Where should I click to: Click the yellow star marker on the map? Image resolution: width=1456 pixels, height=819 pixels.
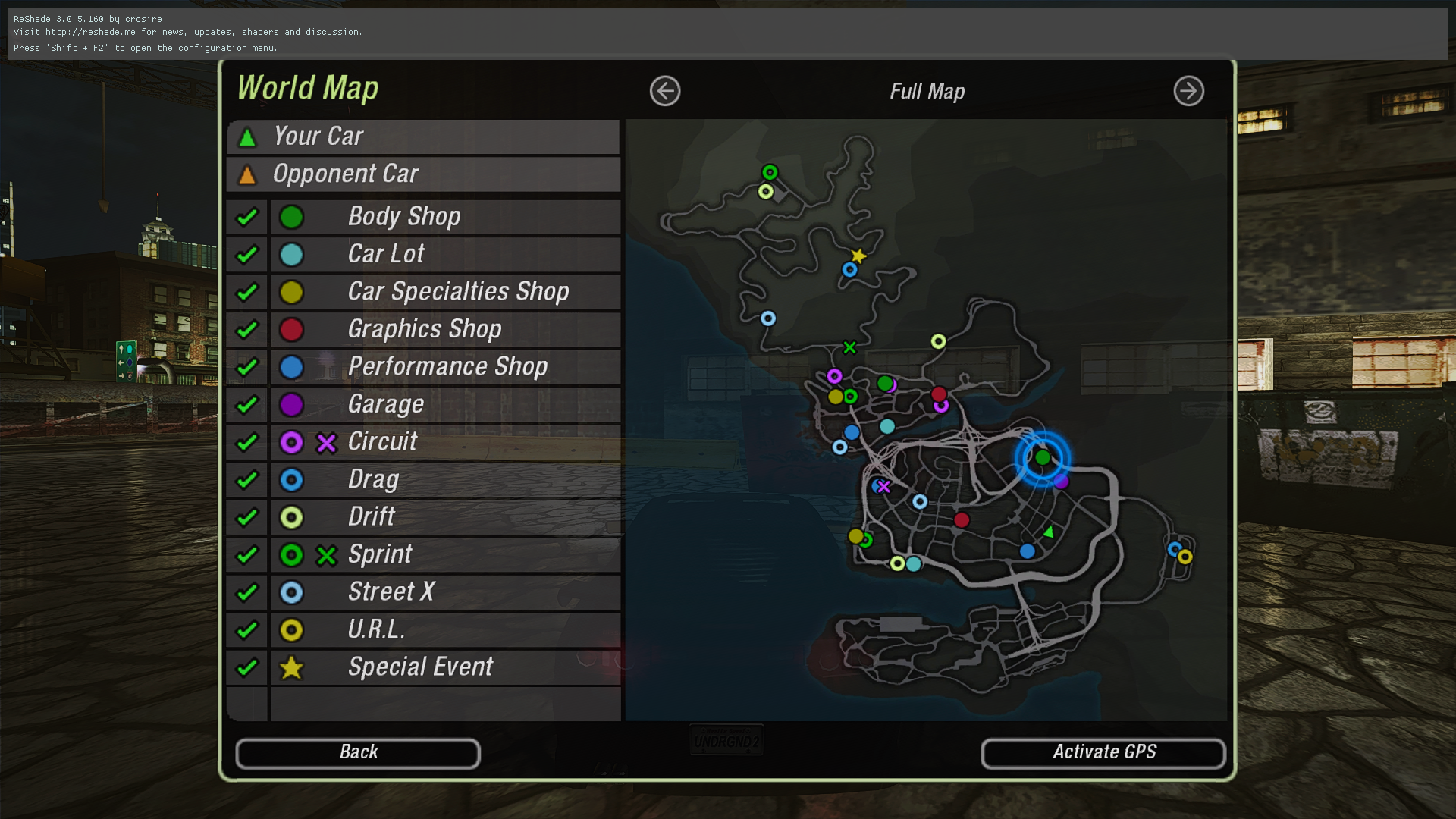[x=858, y=256]
